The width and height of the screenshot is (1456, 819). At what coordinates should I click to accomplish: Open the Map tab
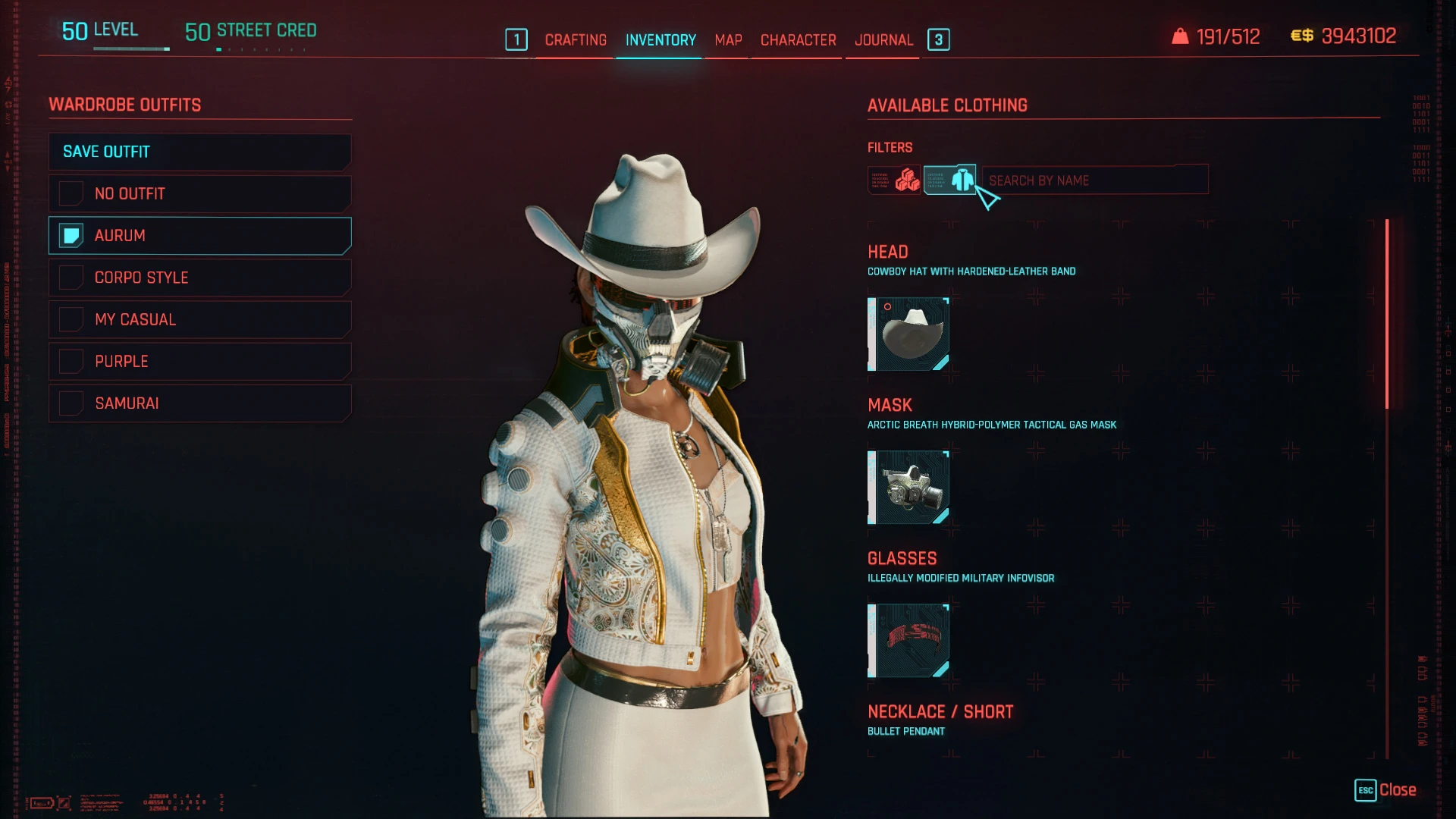727,40
